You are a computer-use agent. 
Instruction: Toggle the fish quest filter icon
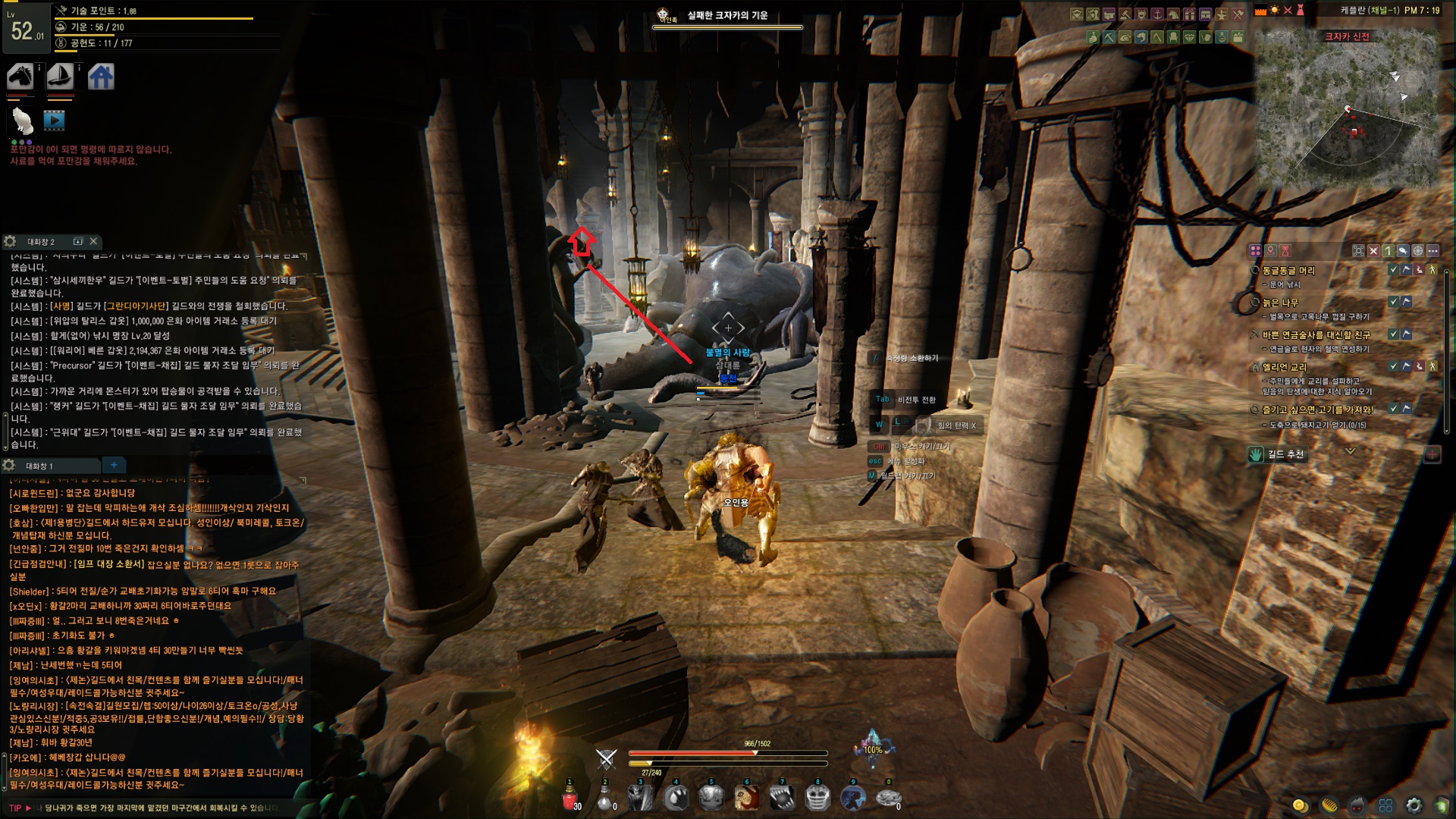(1403, 250)
